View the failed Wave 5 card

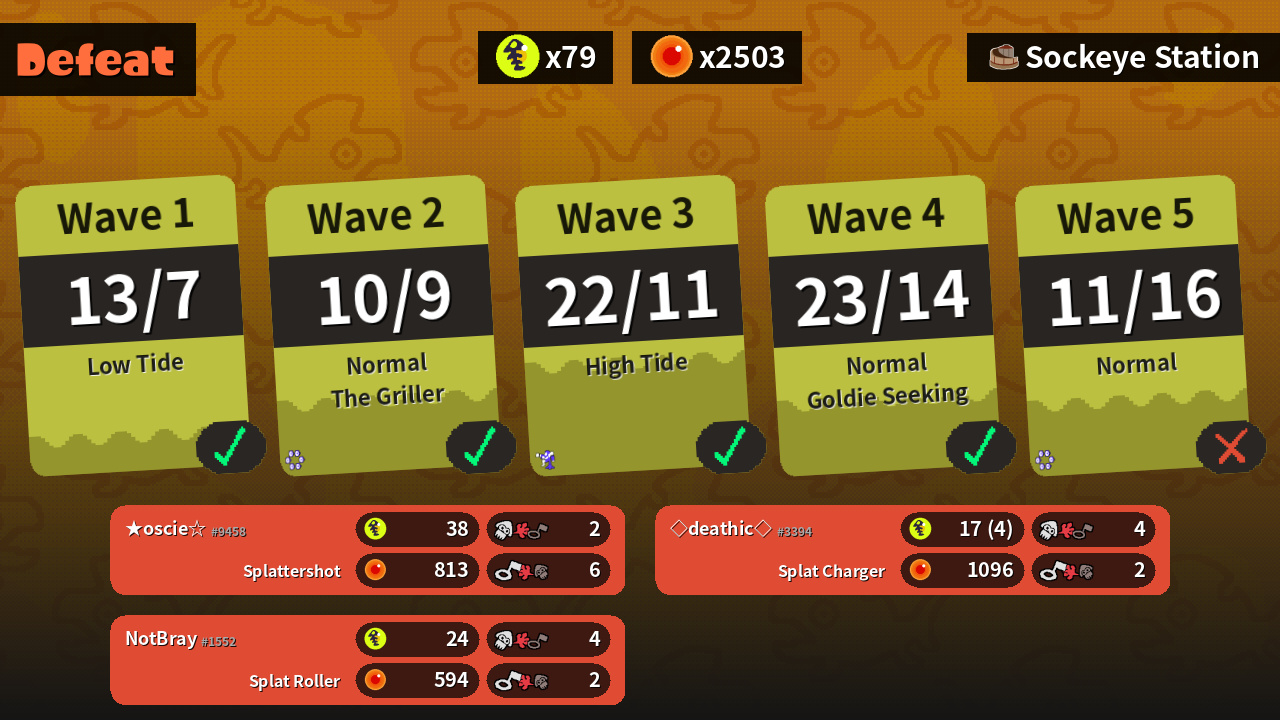1132,325
